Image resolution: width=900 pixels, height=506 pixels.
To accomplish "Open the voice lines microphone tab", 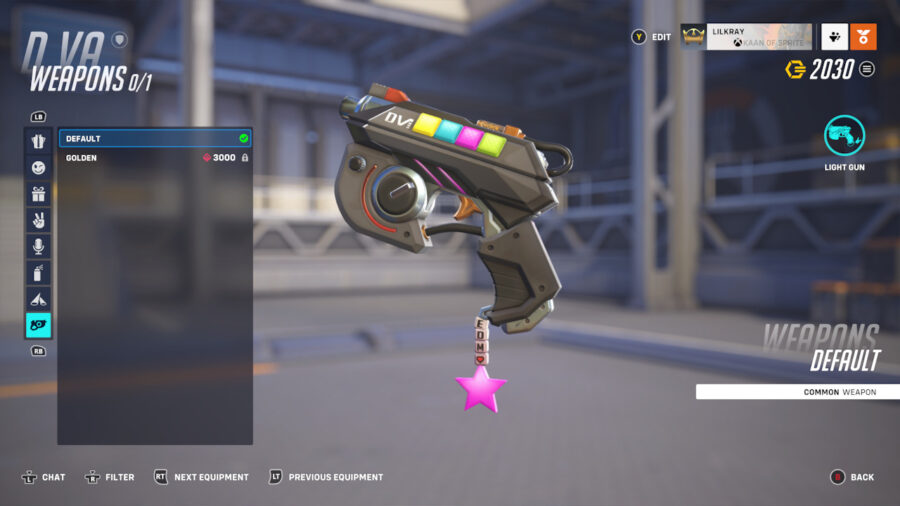I will [x=38, y=246].
